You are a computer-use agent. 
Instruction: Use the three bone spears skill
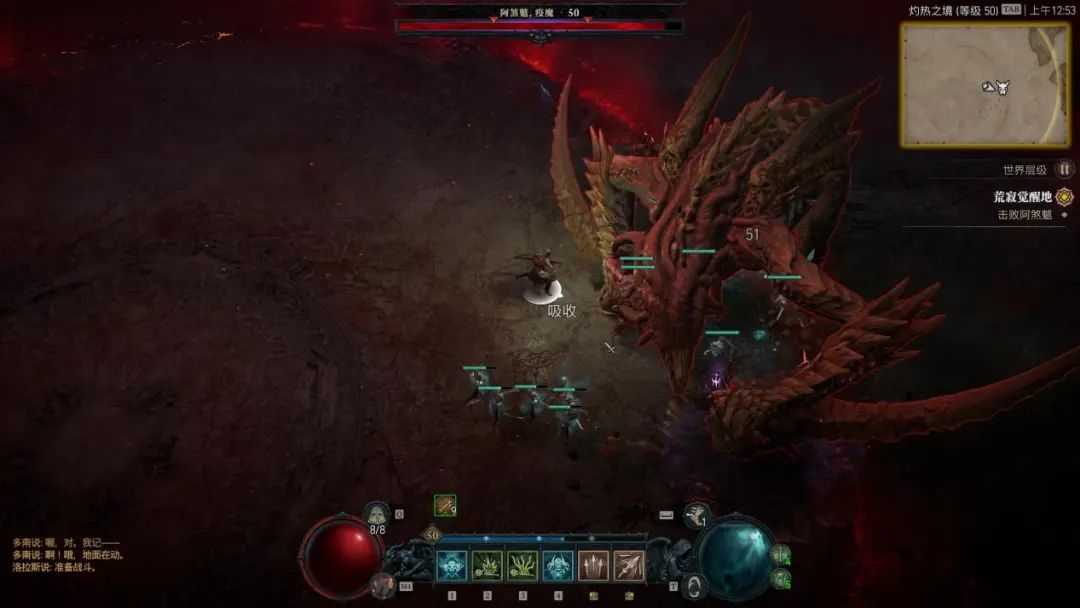(x=593, y=566)
